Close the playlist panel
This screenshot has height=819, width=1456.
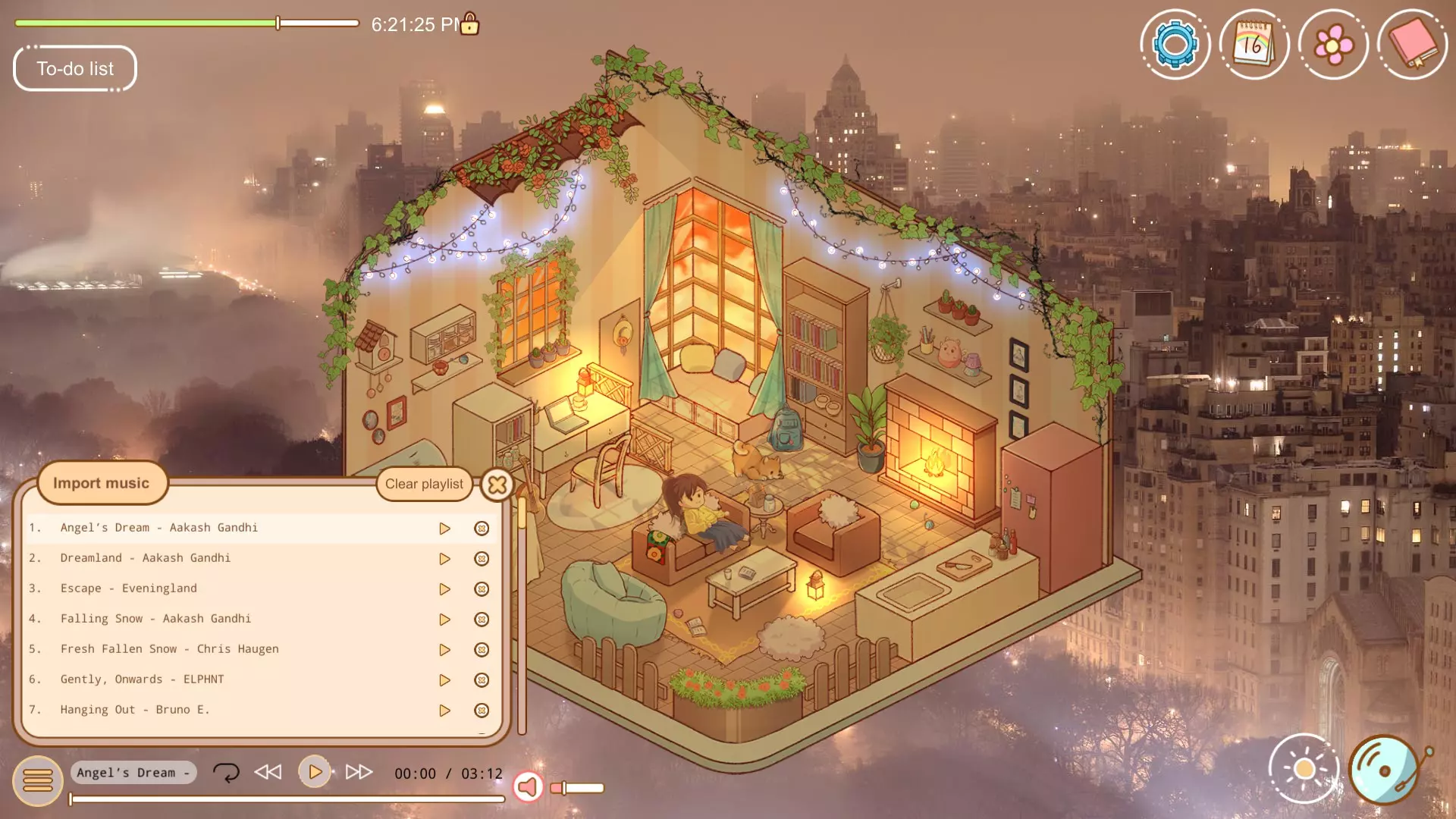click(497, 484)
